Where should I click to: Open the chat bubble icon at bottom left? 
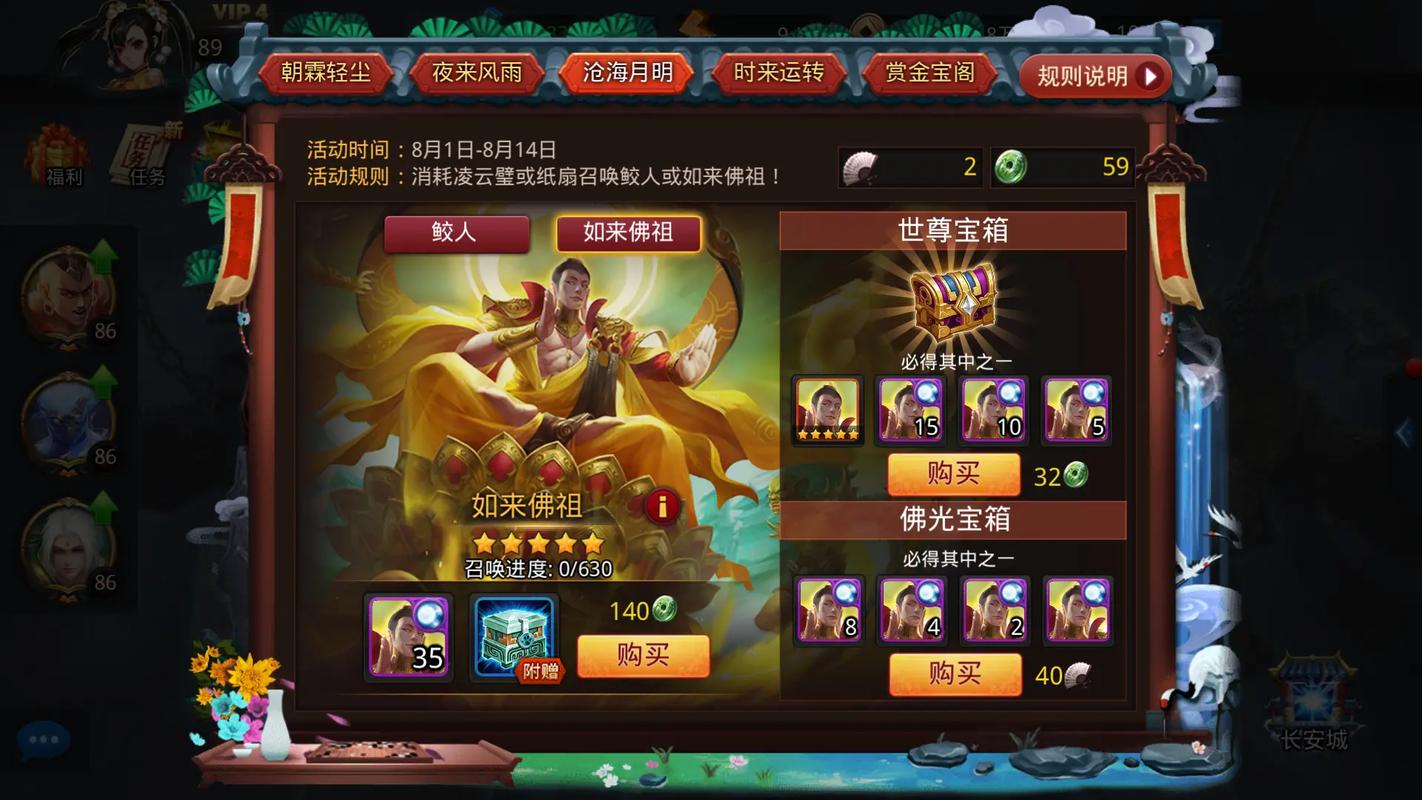tap(41, 739)
